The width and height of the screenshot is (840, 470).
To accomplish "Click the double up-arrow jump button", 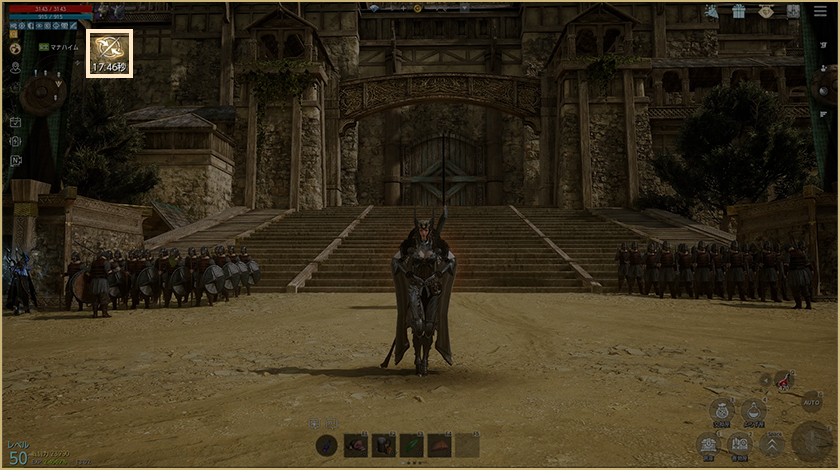I will click(772, 444).
